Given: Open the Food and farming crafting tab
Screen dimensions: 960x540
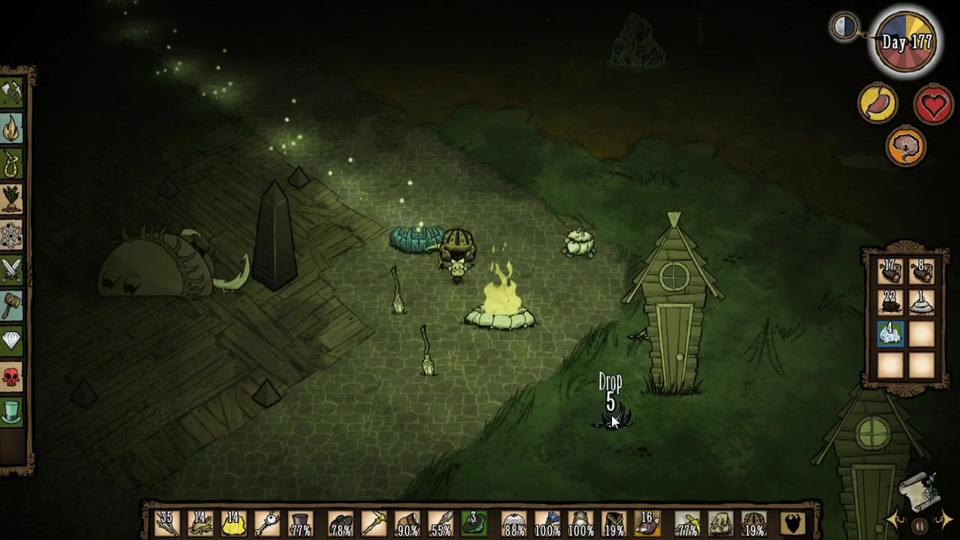Looking at the screenshot, I should pos(12,198).
